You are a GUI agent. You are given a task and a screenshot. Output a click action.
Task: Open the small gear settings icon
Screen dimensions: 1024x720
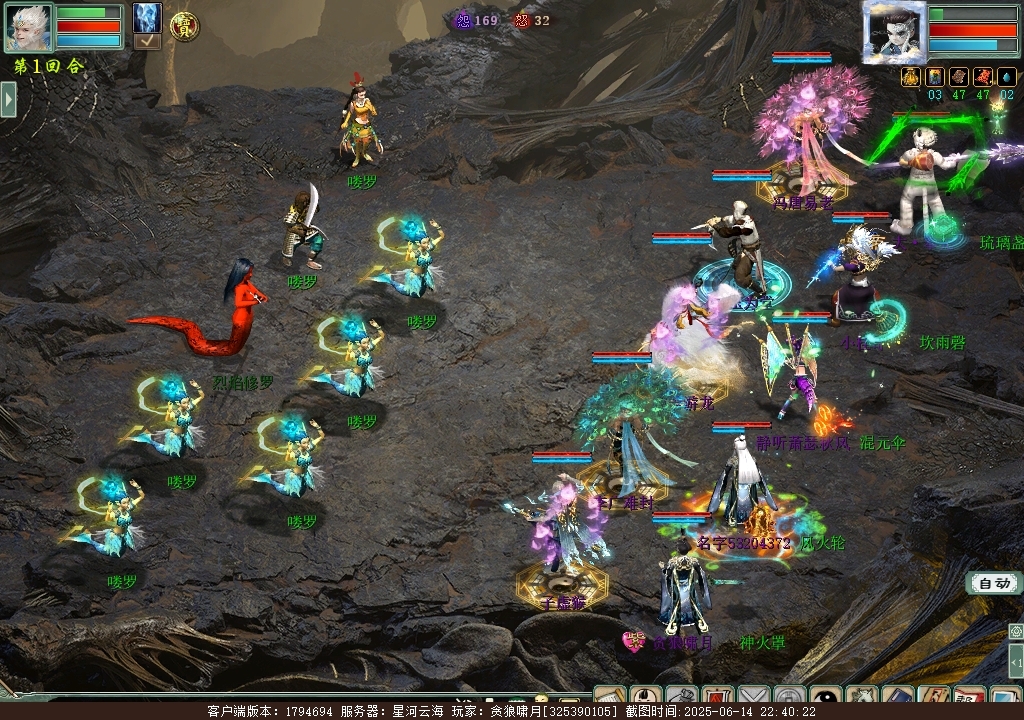1016,632
